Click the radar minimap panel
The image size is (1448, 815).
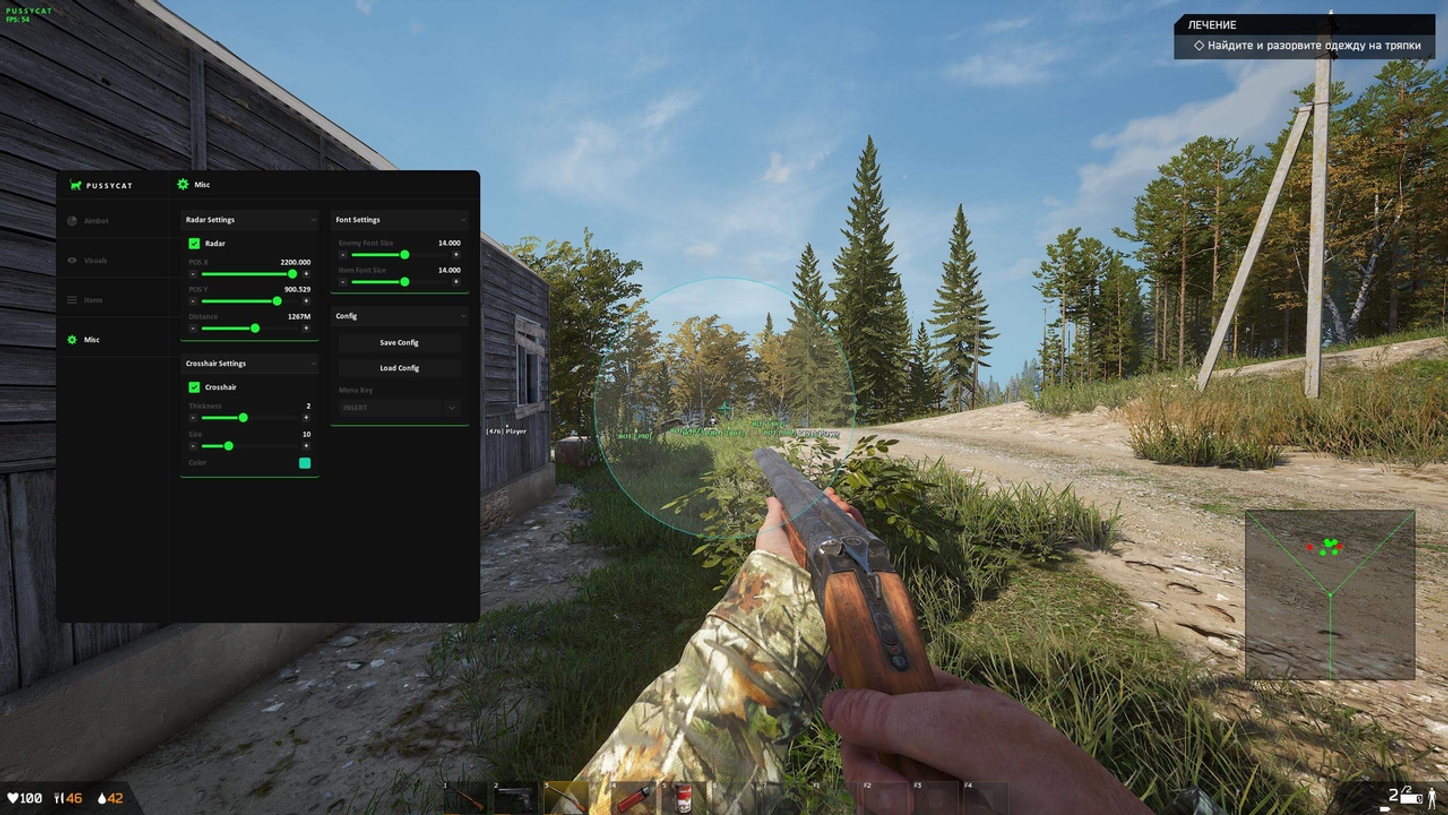tap(1330, 595)
